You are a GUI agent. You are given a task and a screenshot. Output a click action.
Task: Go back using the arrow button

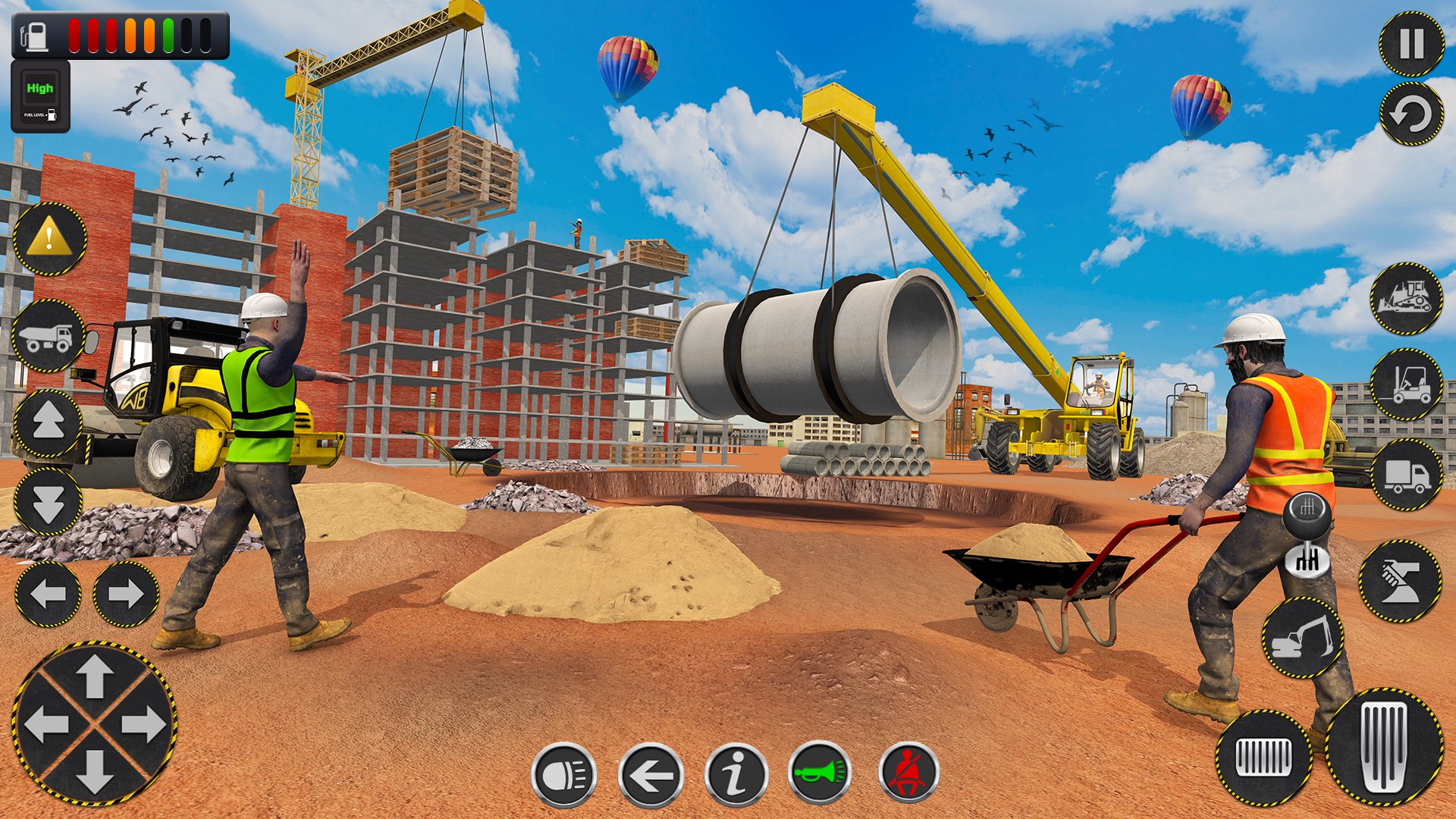[651, 775]
